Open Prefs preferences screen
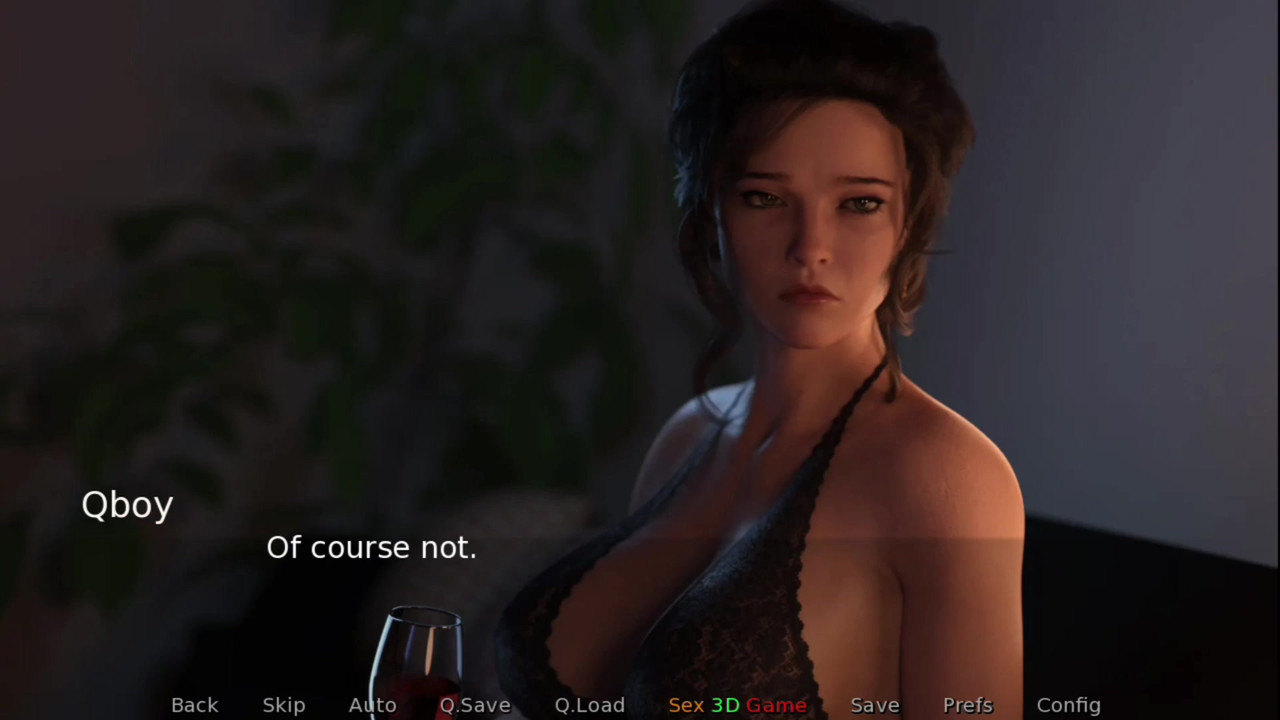Screen dimensions: 1280x720 pos(968,705)
